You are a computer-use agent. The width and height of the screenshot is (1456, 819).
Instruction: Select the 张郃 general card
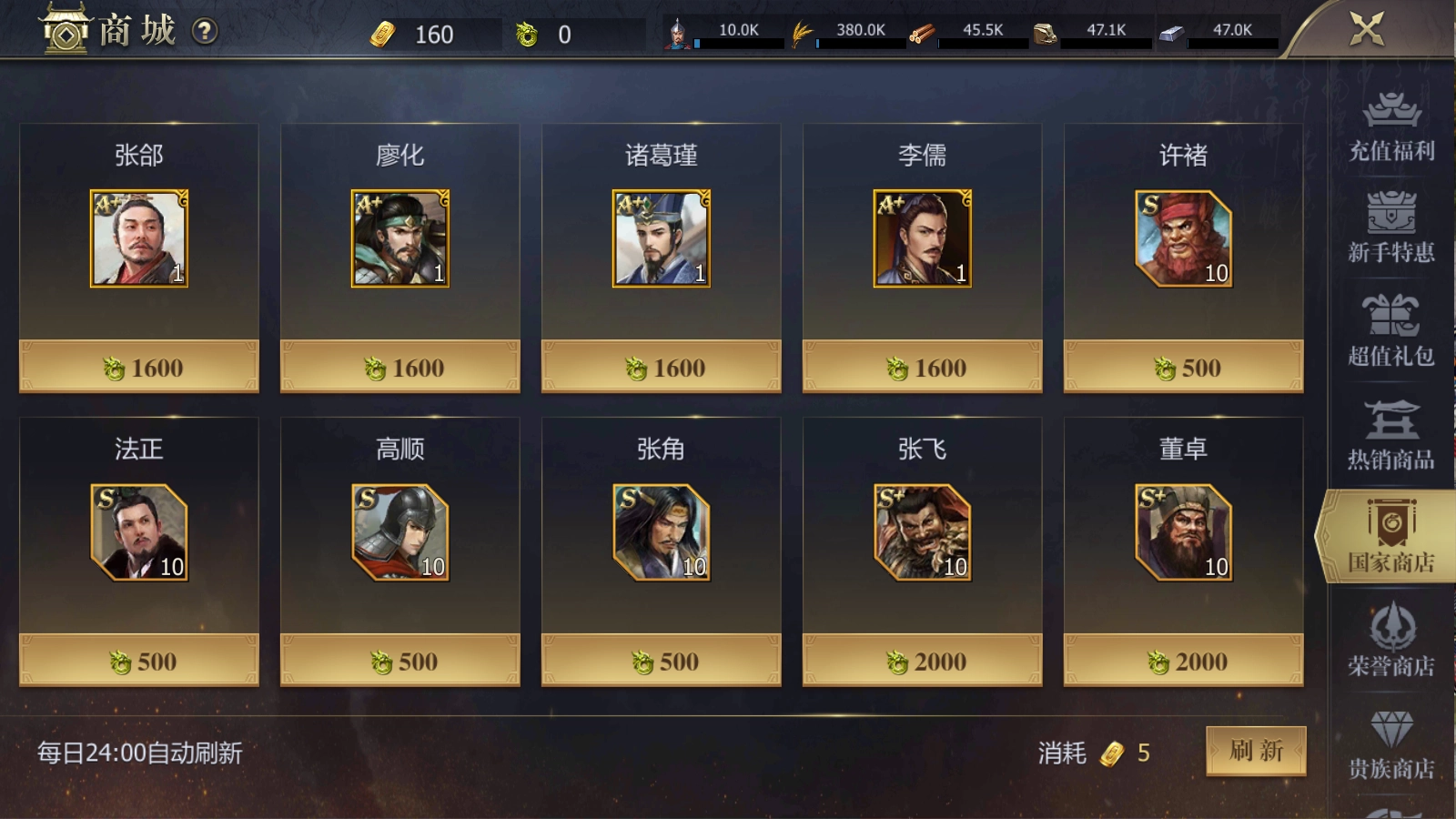coord(139,239)
